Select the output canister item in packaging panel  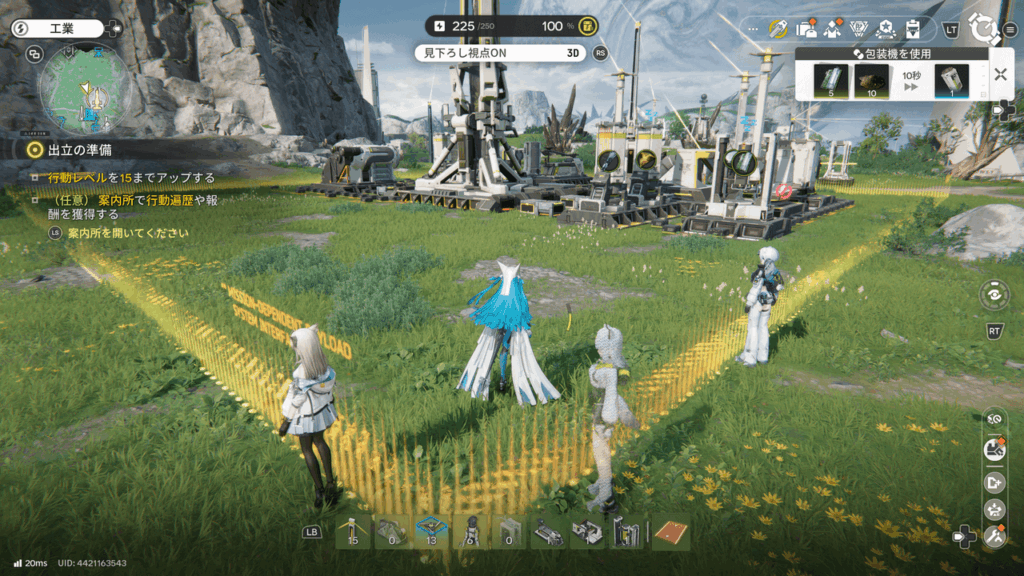coord(951,81)
